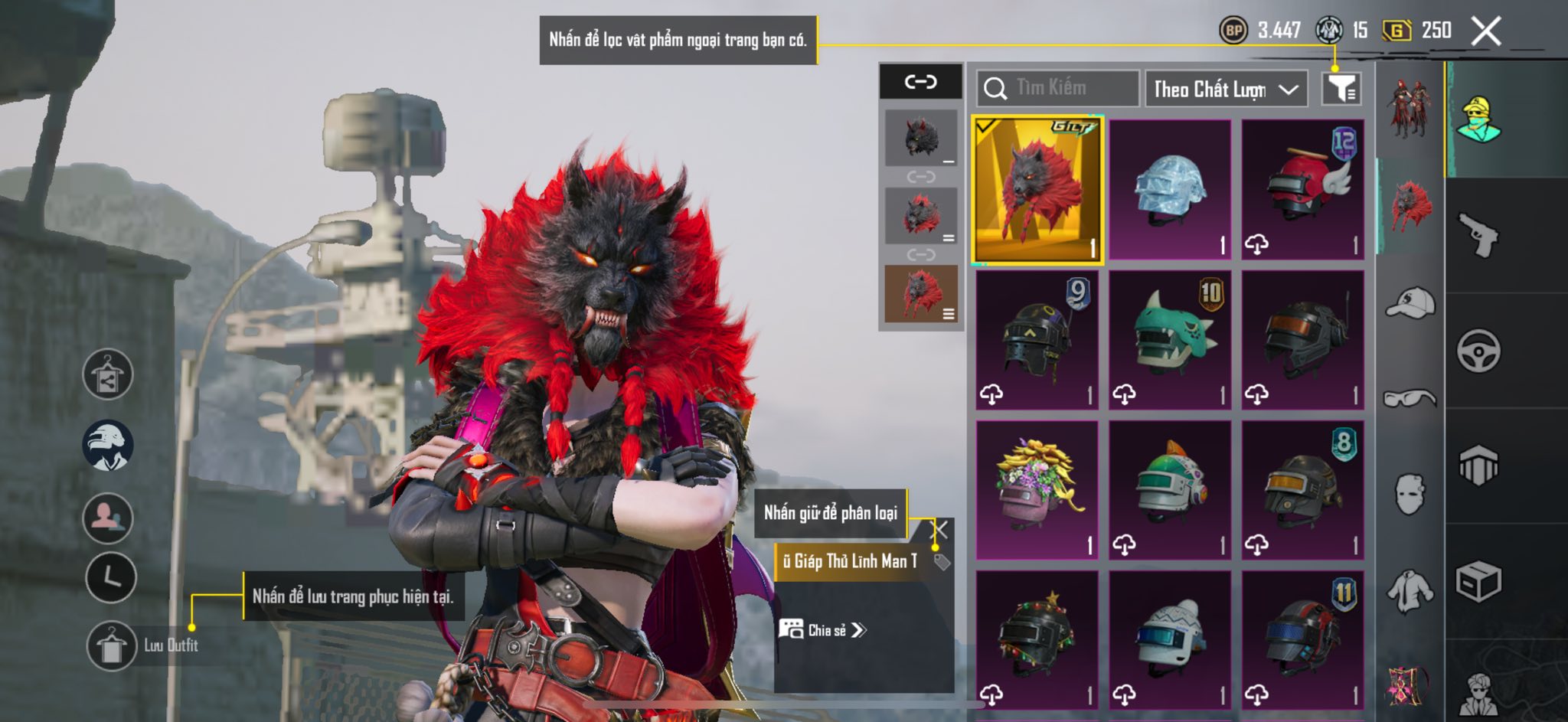Pick the teal shark helmet
The height and width of the screenshot is (722, 1568).
point(1170,340)
